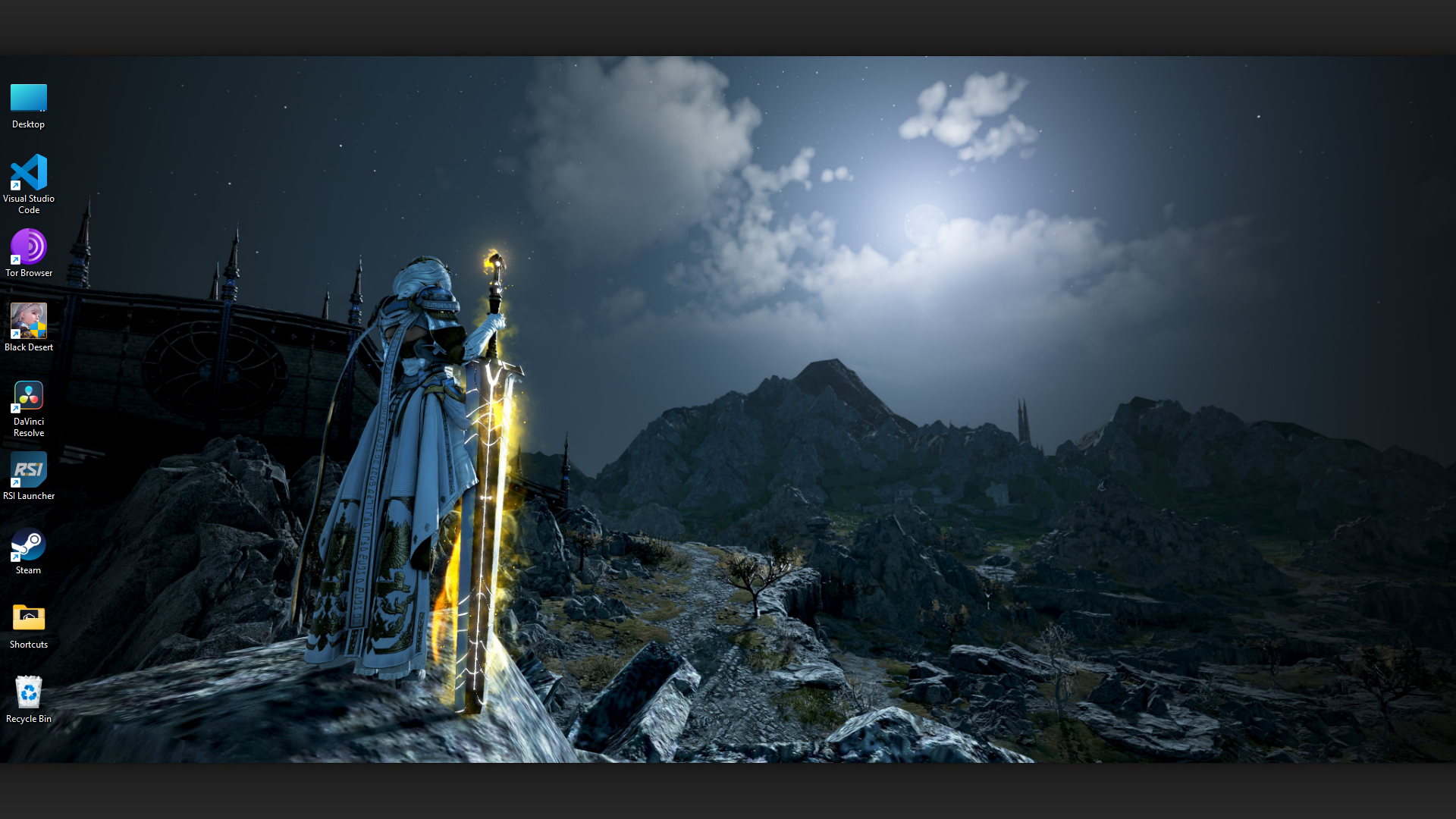Image resolution: width=1456 pixels, height=819 pixels.
Task: Select the Steam logo icon
Action: [28, 544]
